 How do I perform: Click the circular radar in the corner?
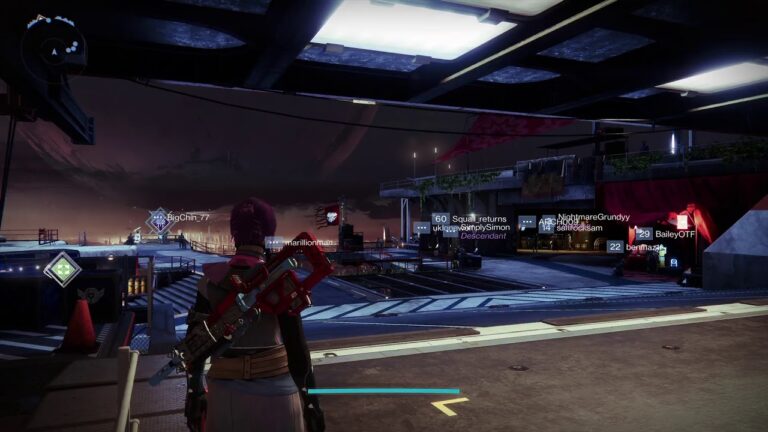[51, 49]
